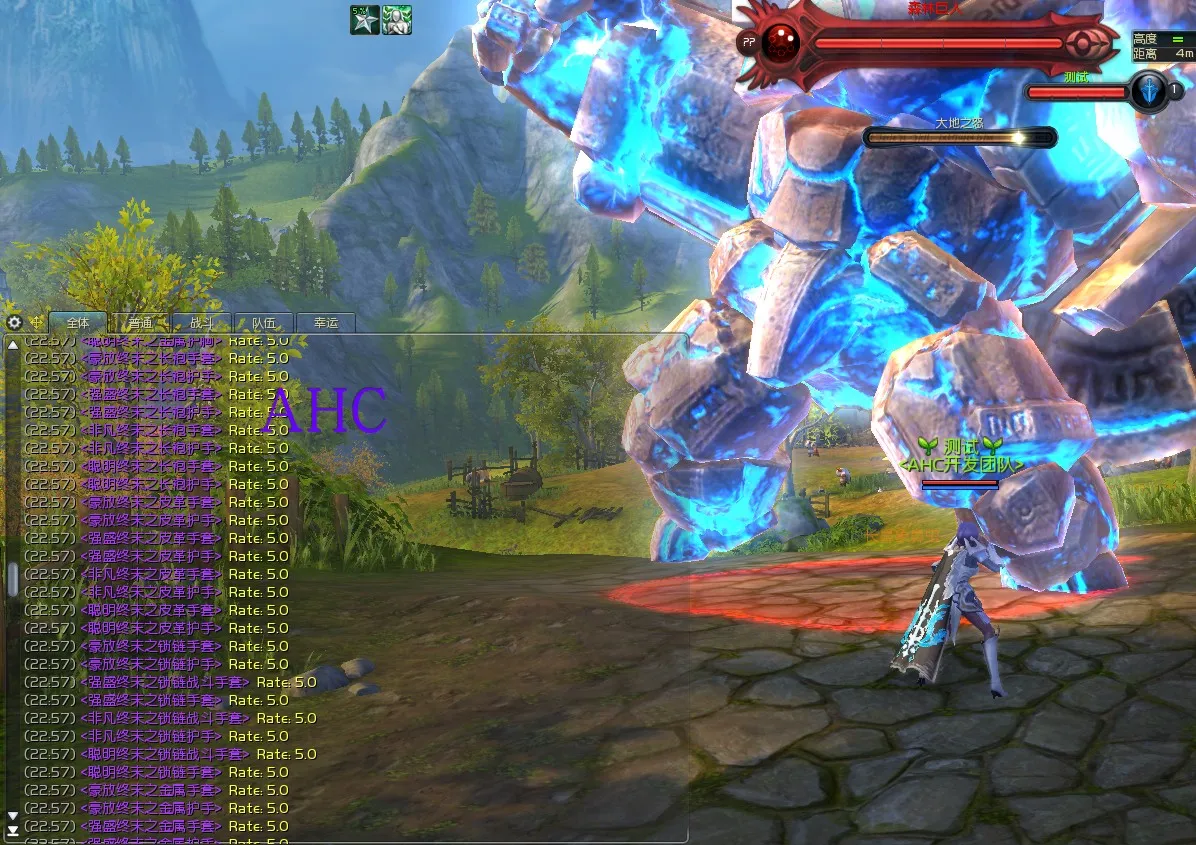Viewport: 1196px width, 845px height.
Task: Show the 幸运 chat tab
Action: click(326, 323)
